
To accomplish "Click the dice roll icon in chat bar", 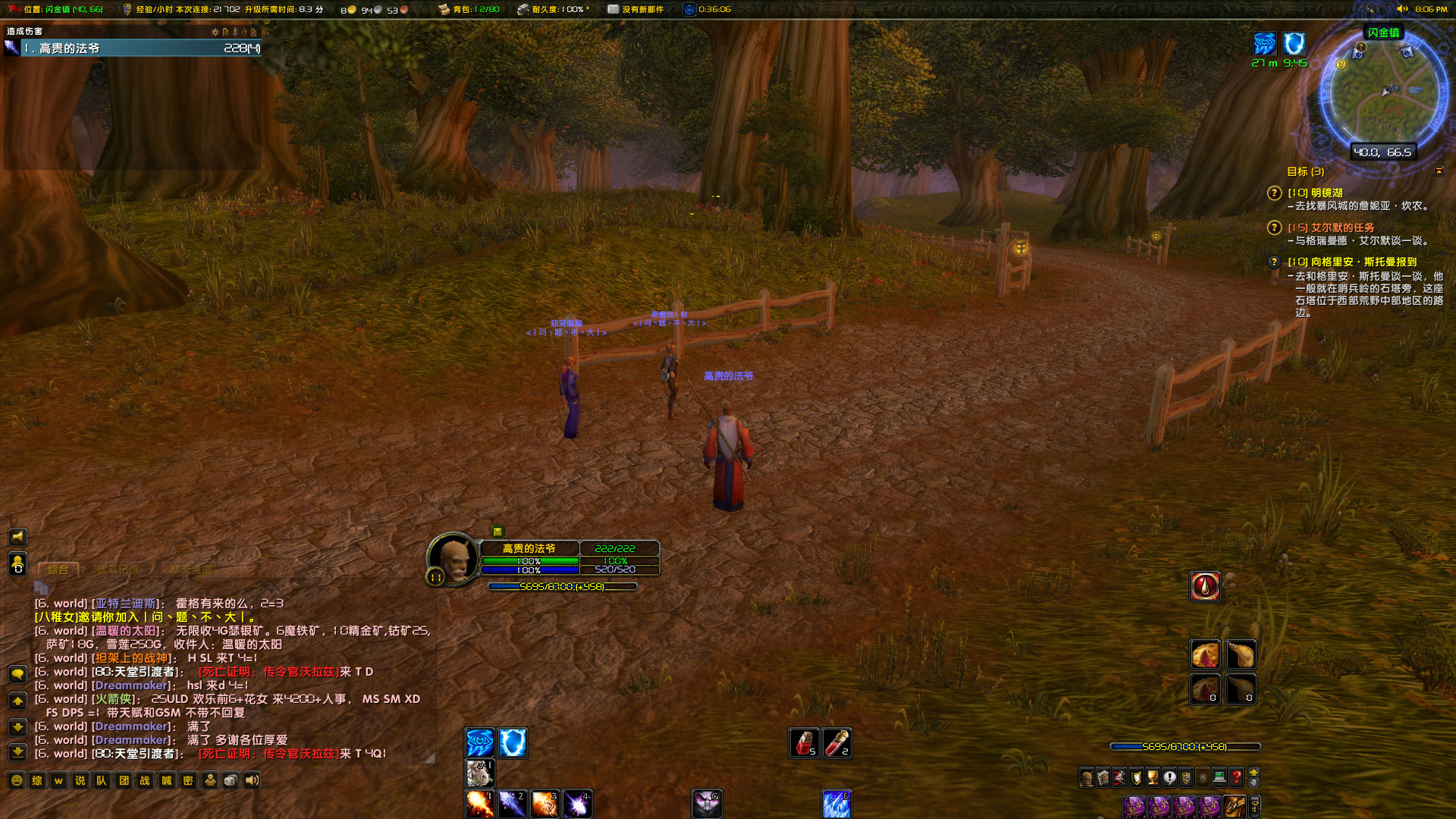I will coord(229,780).
